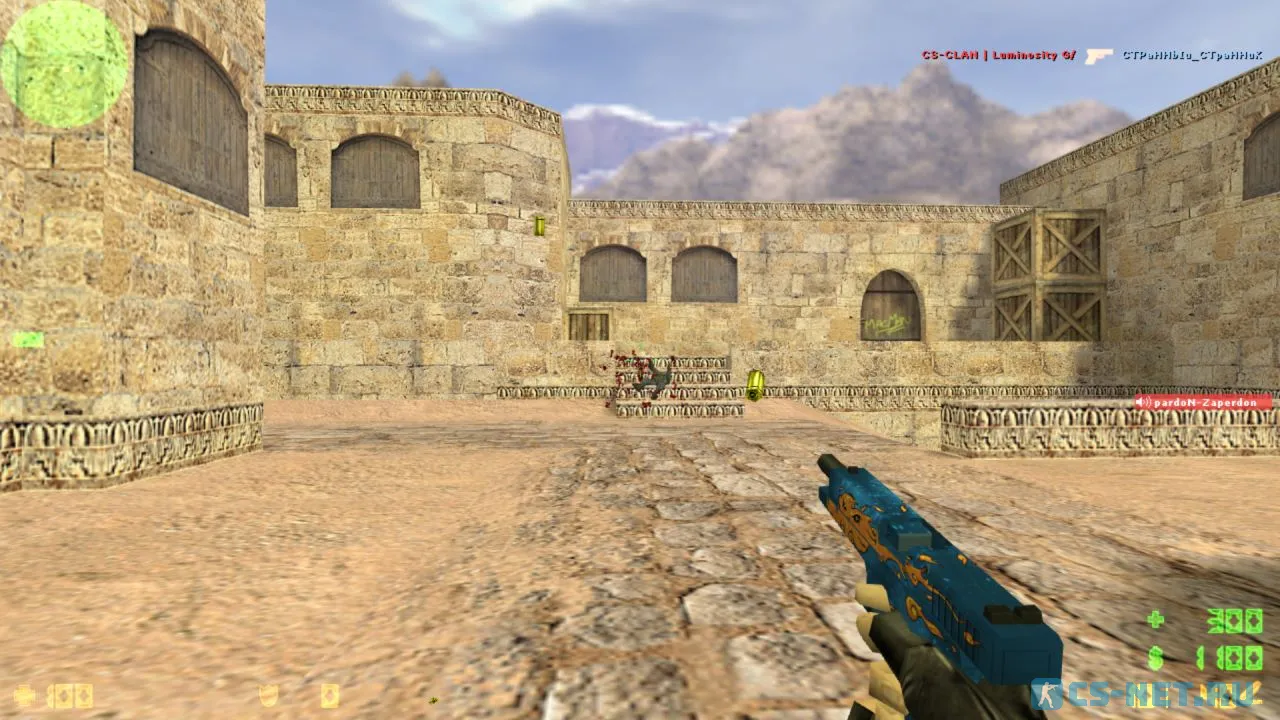Image resolution: width=1280 pixels, height=720 pixels.
Task: Click the pistol icon in the kill feed
Action: point(1098,56)
